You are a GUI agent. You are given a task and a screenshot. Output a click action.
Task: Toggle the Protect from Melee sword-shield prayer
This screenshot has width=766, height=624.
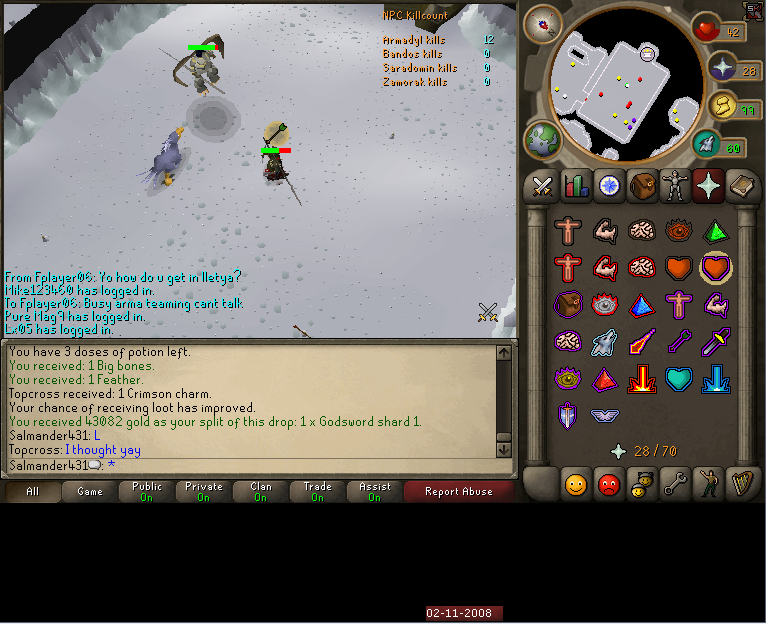[715, 343]
